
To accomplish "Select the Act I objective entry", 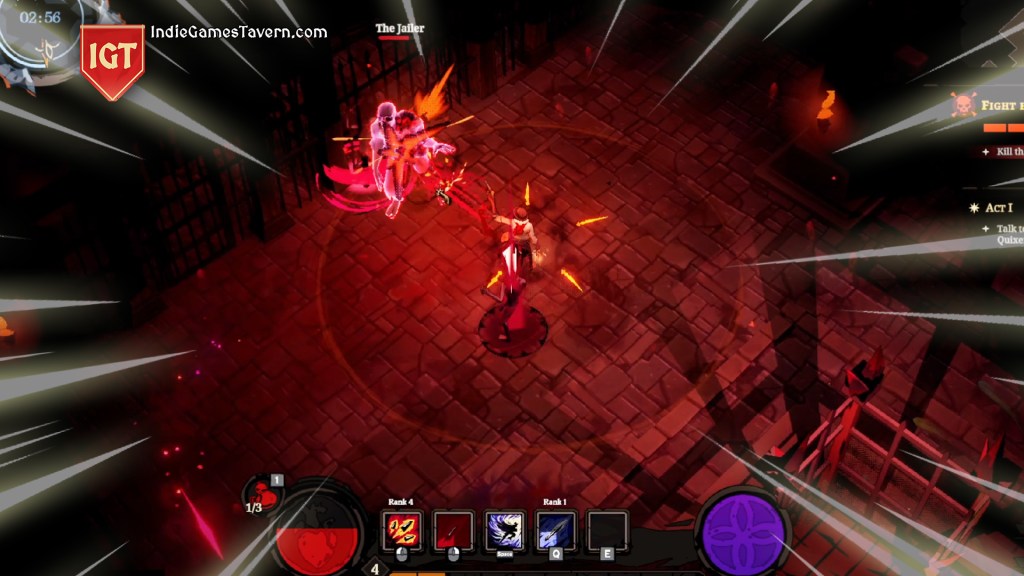I will (x=995, y=207).
